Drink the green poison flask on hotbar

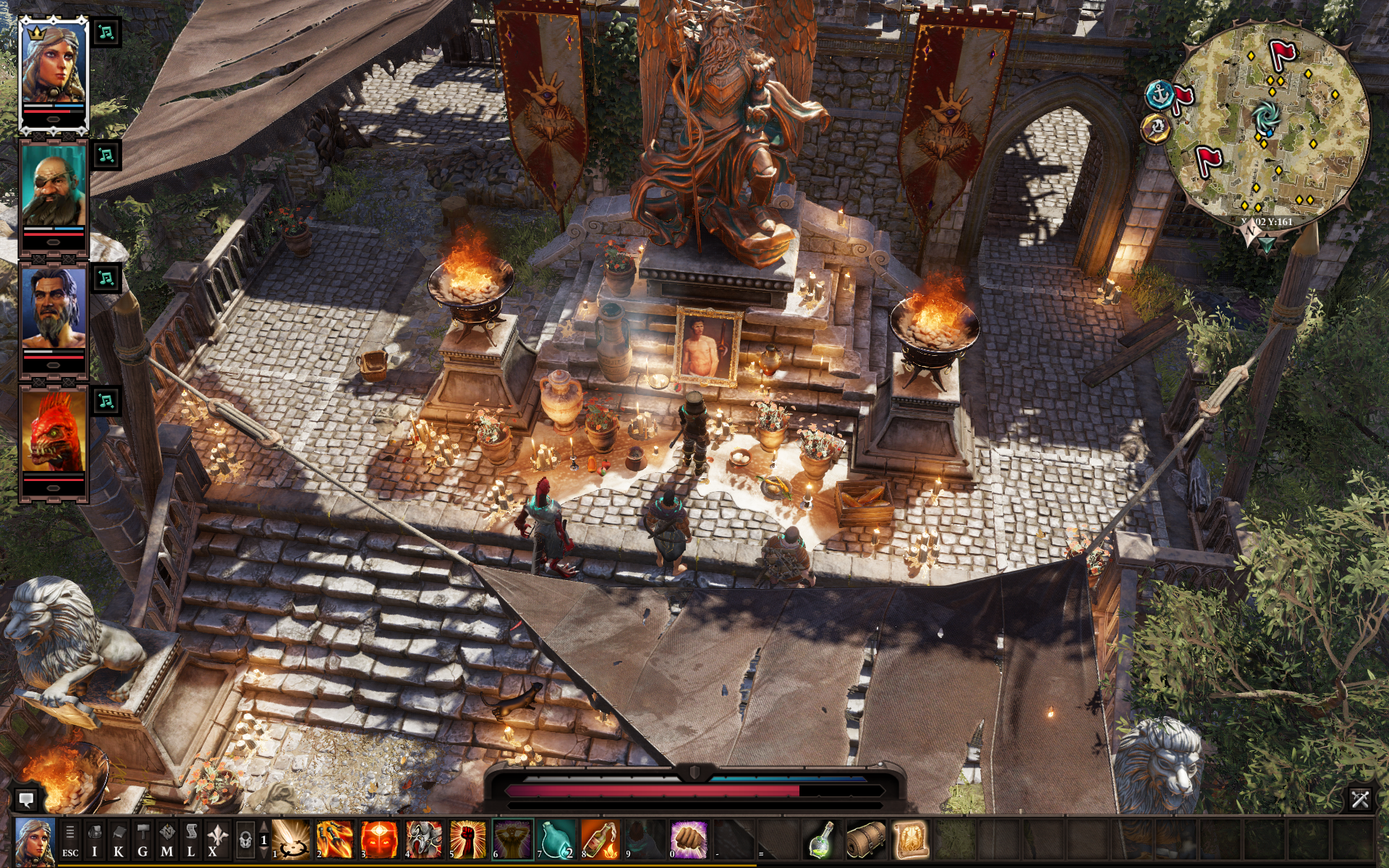[x=821, y=840]
